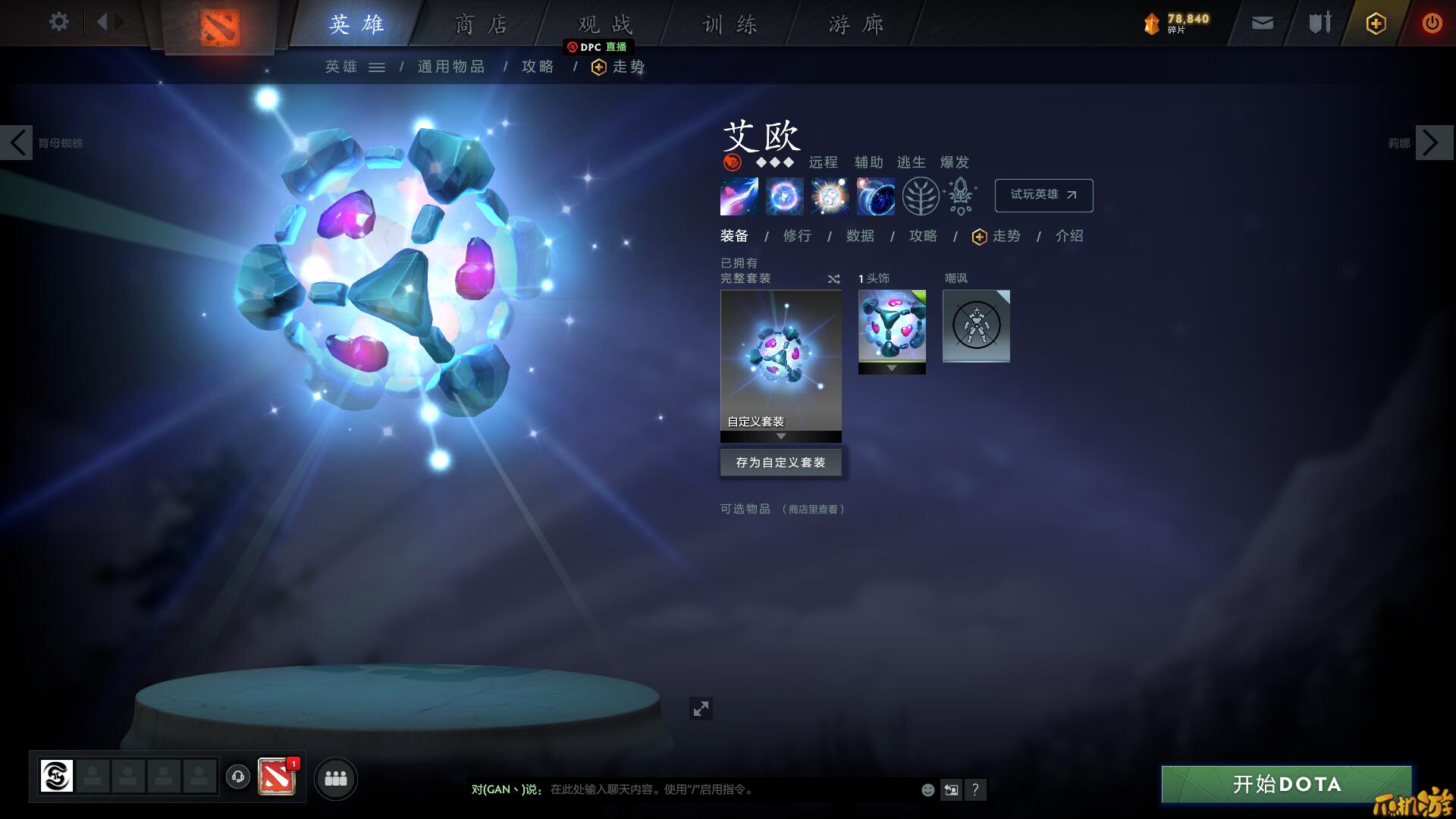Choose the 嘲讽 taunt slot
The width and height of the screenshot is (1456, 819).
976,326
